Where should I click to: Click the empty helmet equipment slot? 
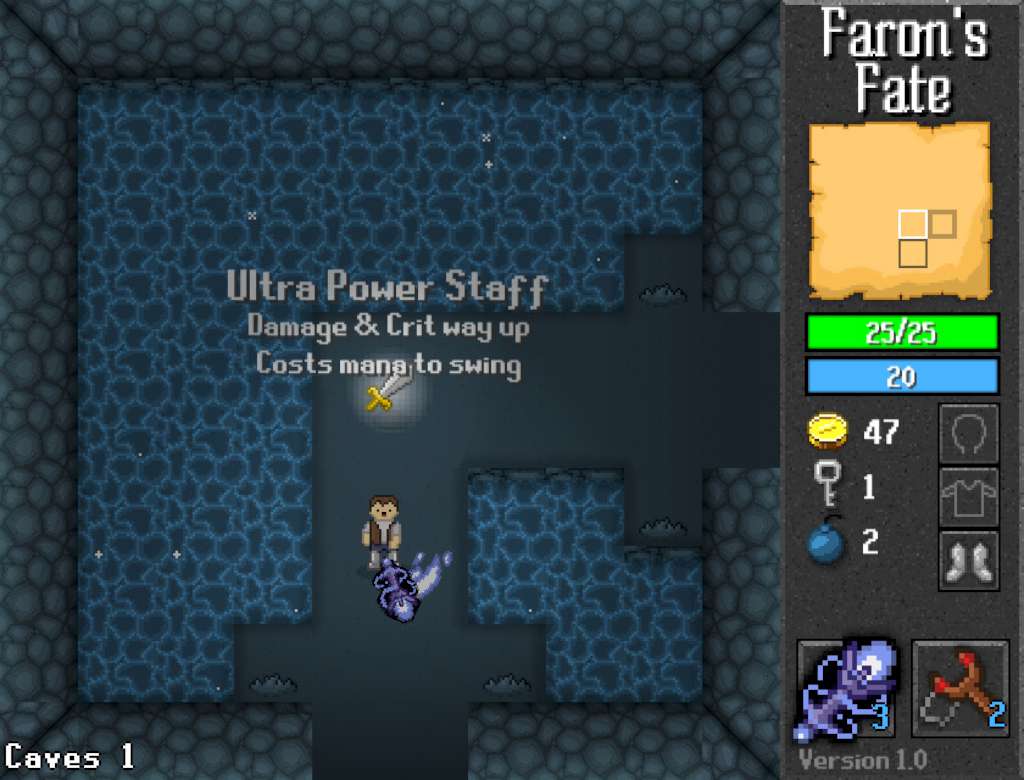[968, 434]
